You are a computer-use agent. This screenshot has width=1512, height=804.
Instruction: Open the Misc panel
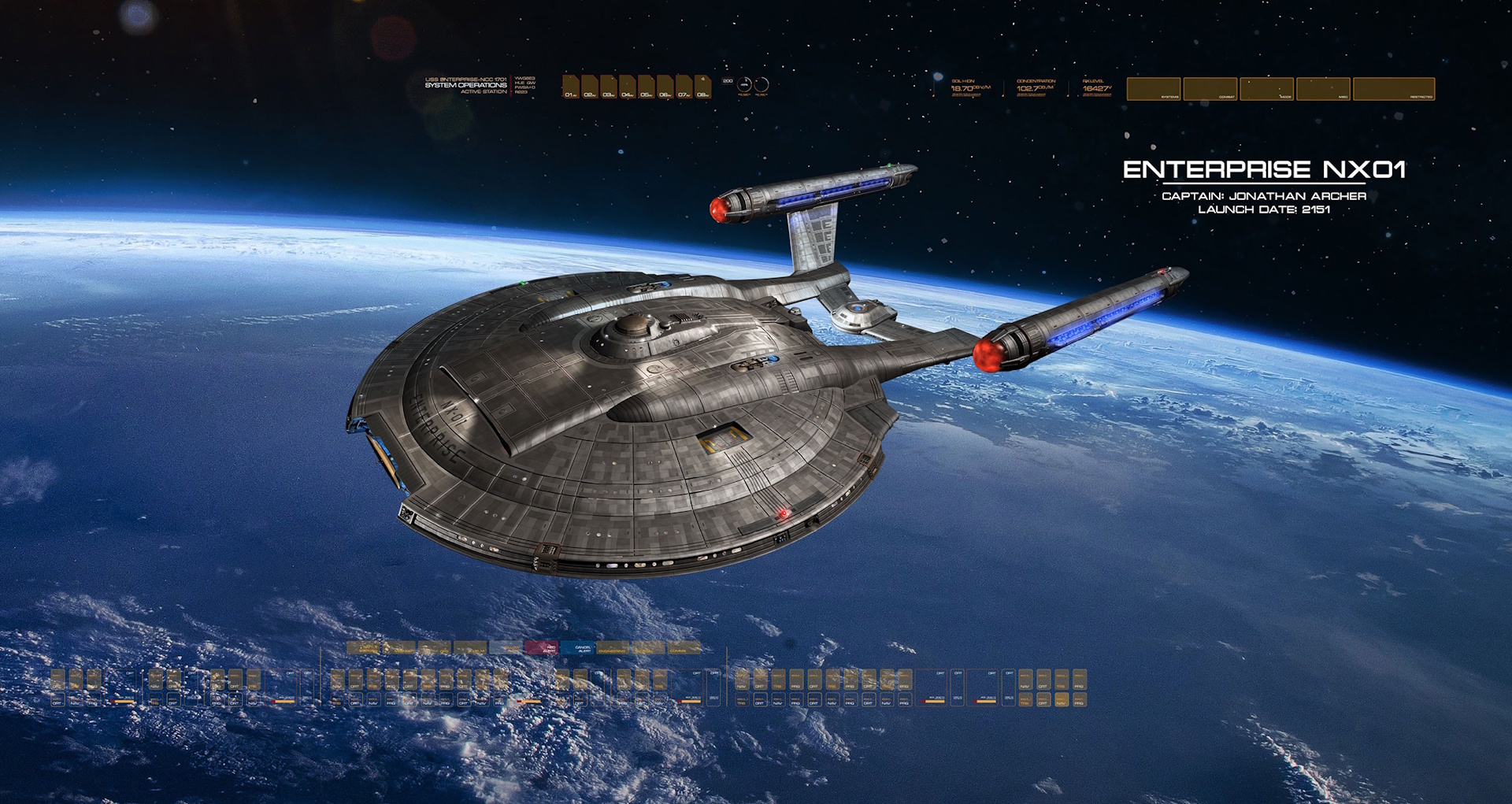1324,89
